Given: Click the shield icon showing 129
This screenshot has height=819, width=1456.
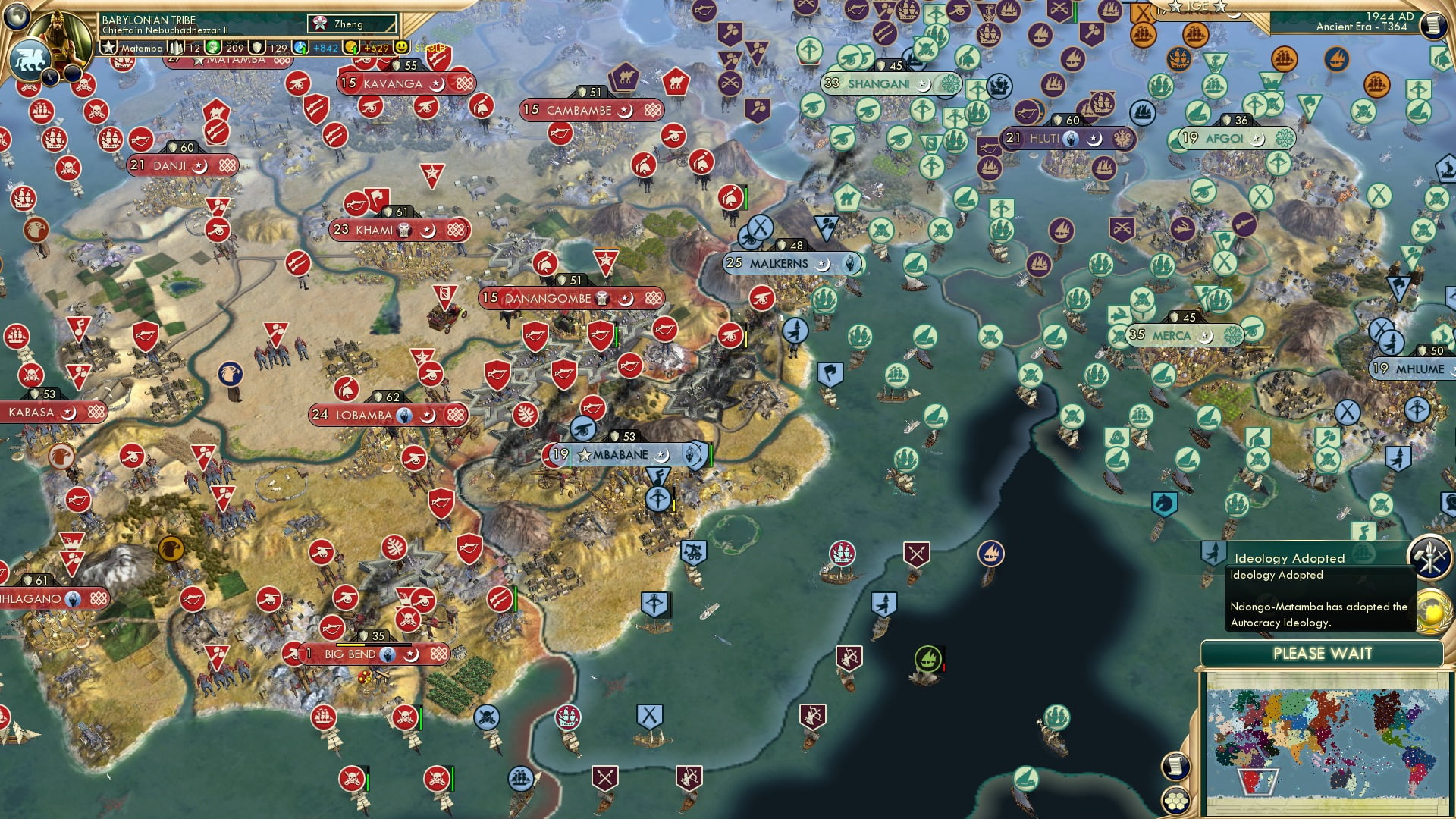Looking at the screenshot, I should (256, 47).
